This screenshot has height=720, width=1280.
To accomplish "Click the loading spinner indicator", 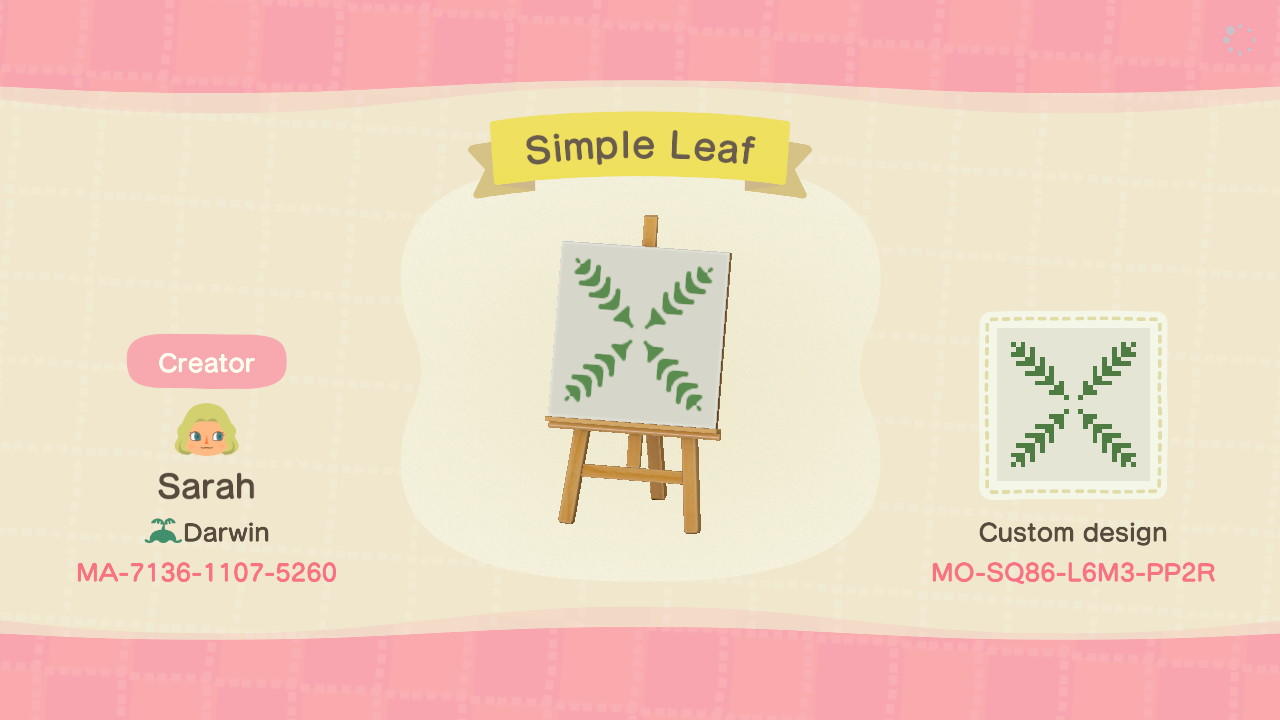I will coord(1238,39).
